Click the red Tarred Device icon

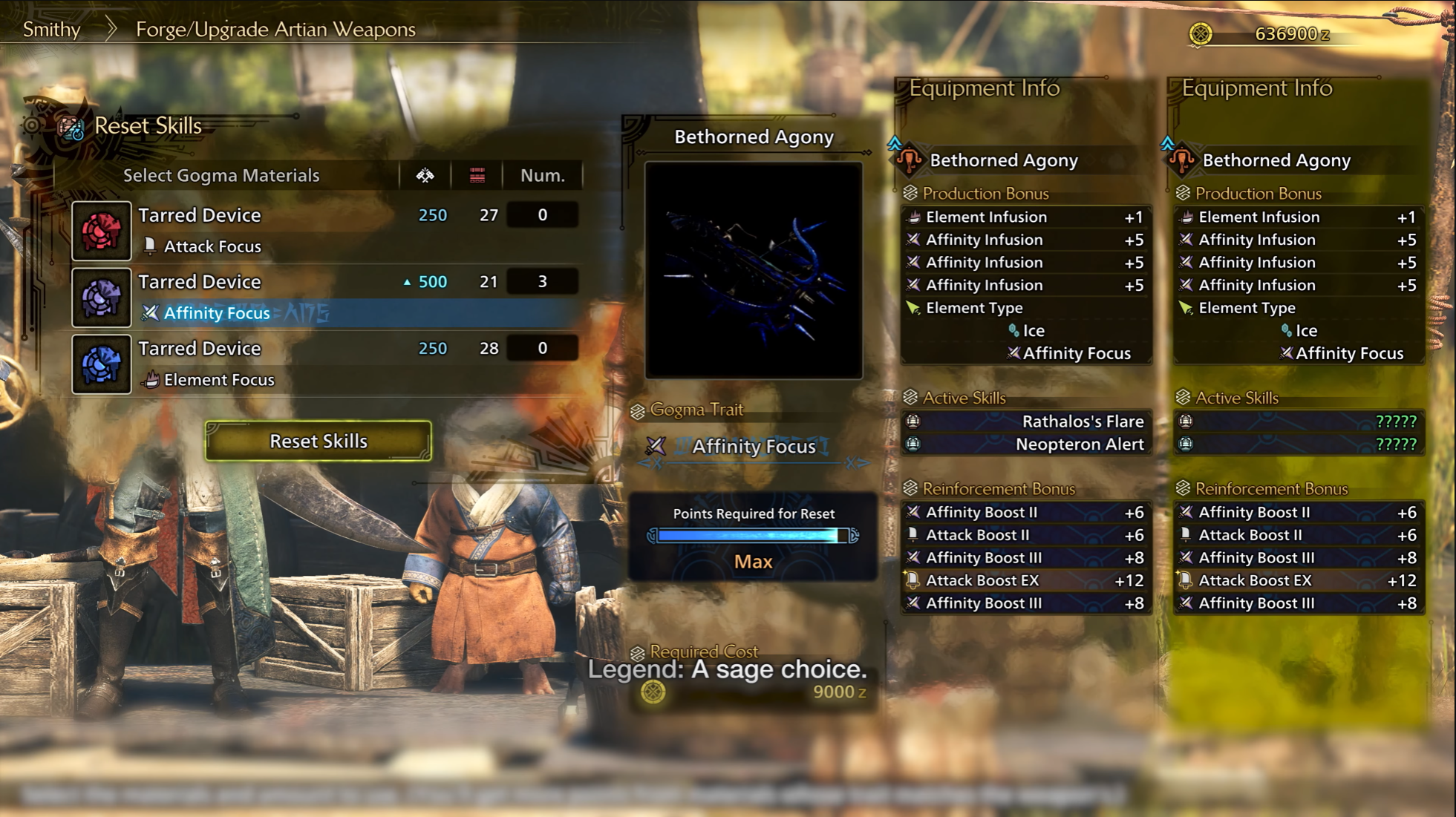(102, 231)
